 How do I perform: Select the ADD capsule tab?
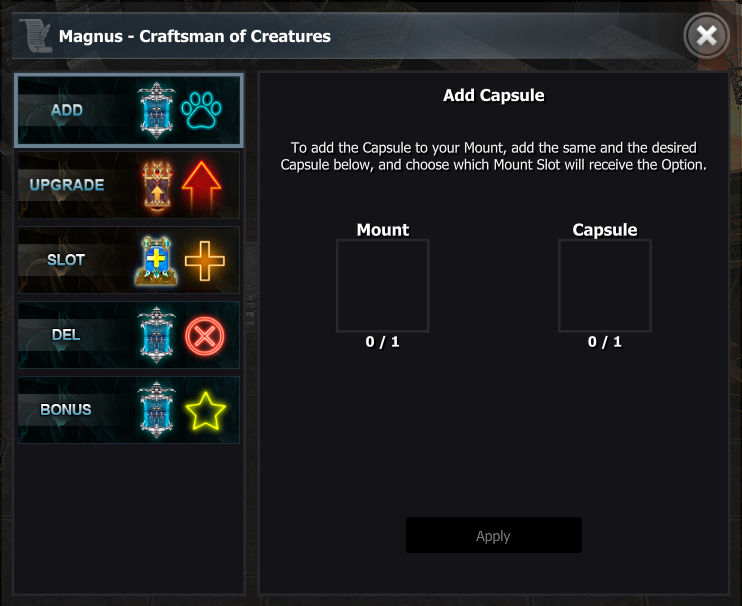point(128,110)
